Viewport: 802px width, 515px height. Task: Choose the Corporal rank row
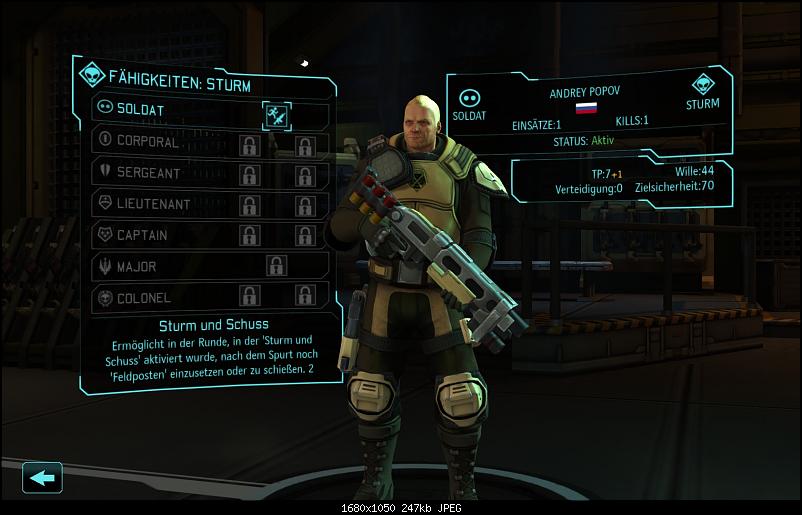150,142
